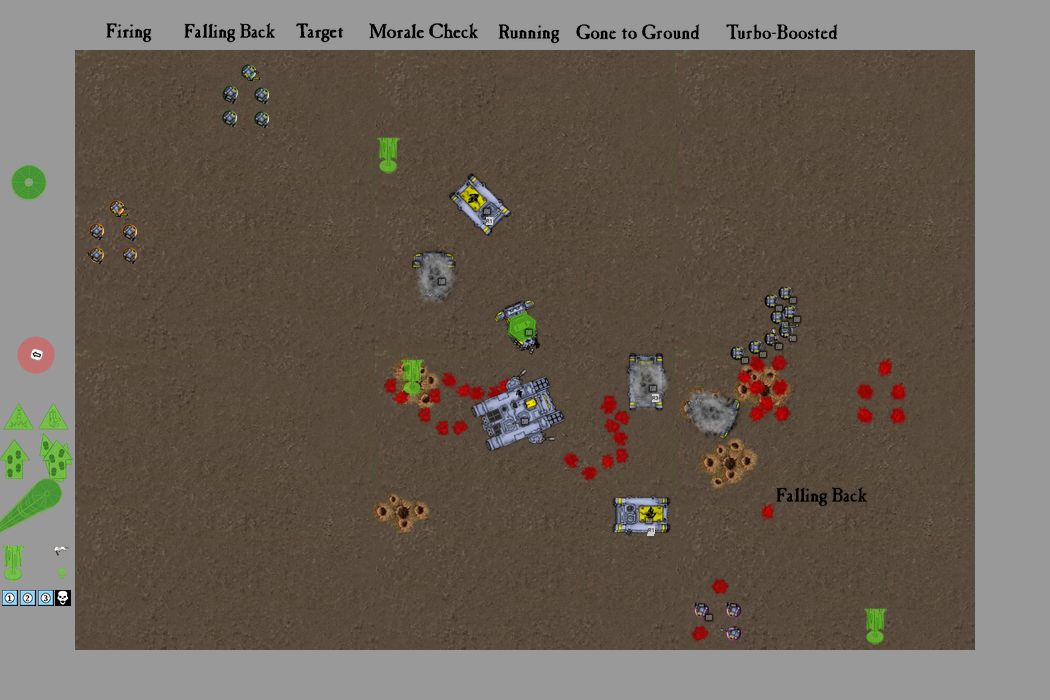Click the blue number 3 marker
The image size is (1050, 700).
click(x=45, y=598)
